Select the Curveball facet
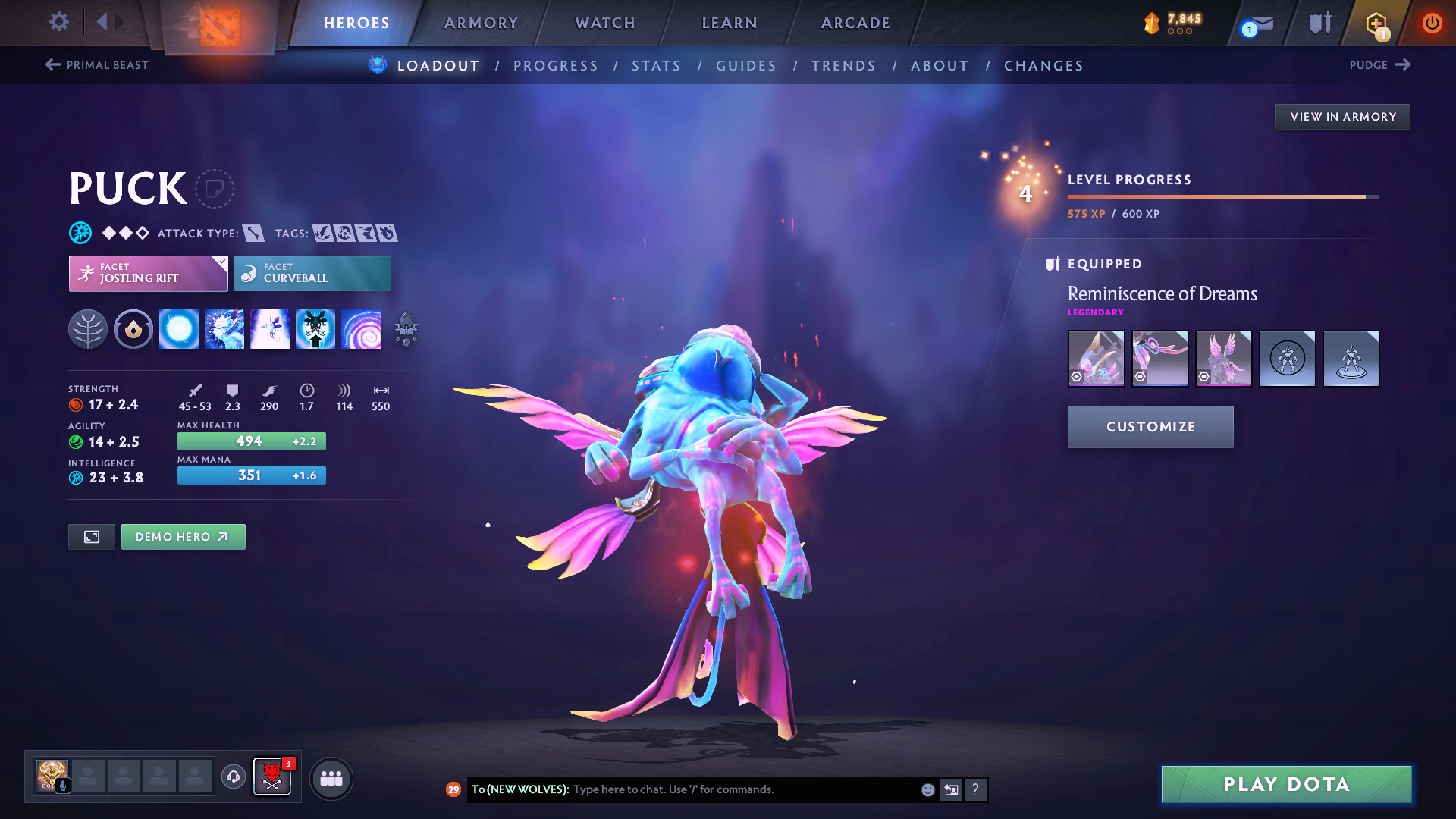Image resolution: width=1456 pixels, height=819 pixels. tap(312, 273)
